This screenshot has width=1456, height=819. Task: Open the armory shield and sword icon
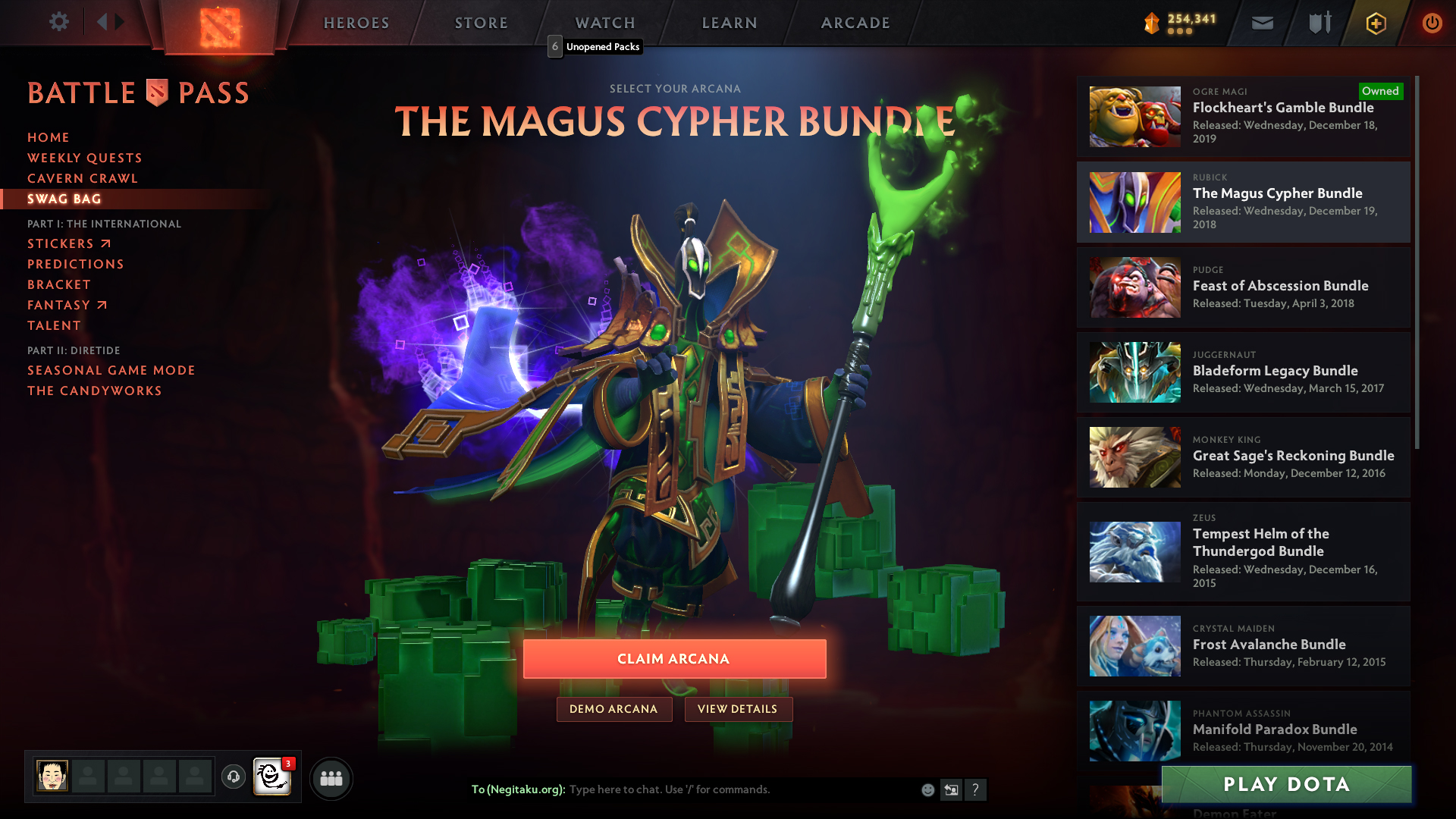point(1318,23)
